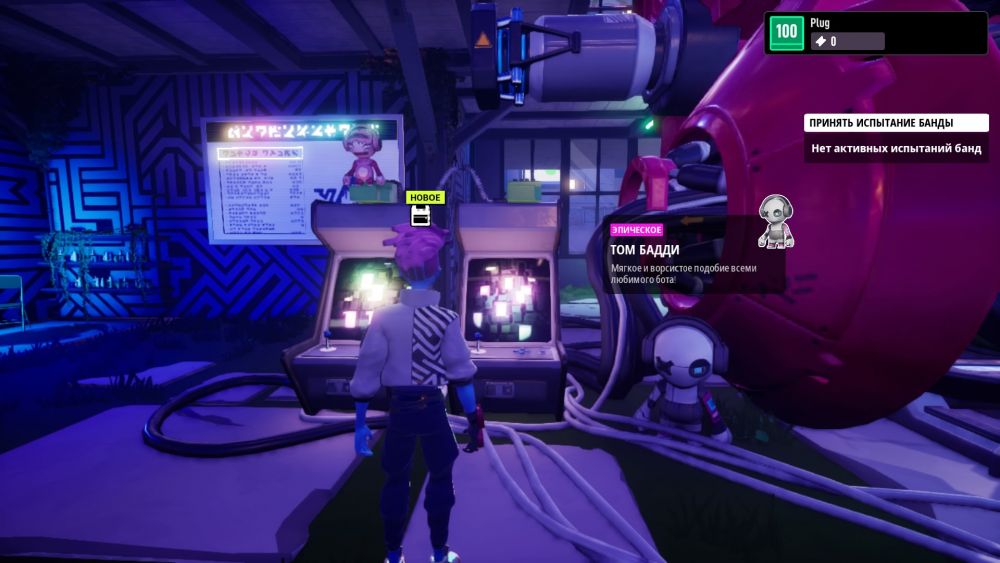The width and height of the screenshot is (1000, 563).
Task: Click the 'Принять испытание банды' header
Action: click(881, 123)
